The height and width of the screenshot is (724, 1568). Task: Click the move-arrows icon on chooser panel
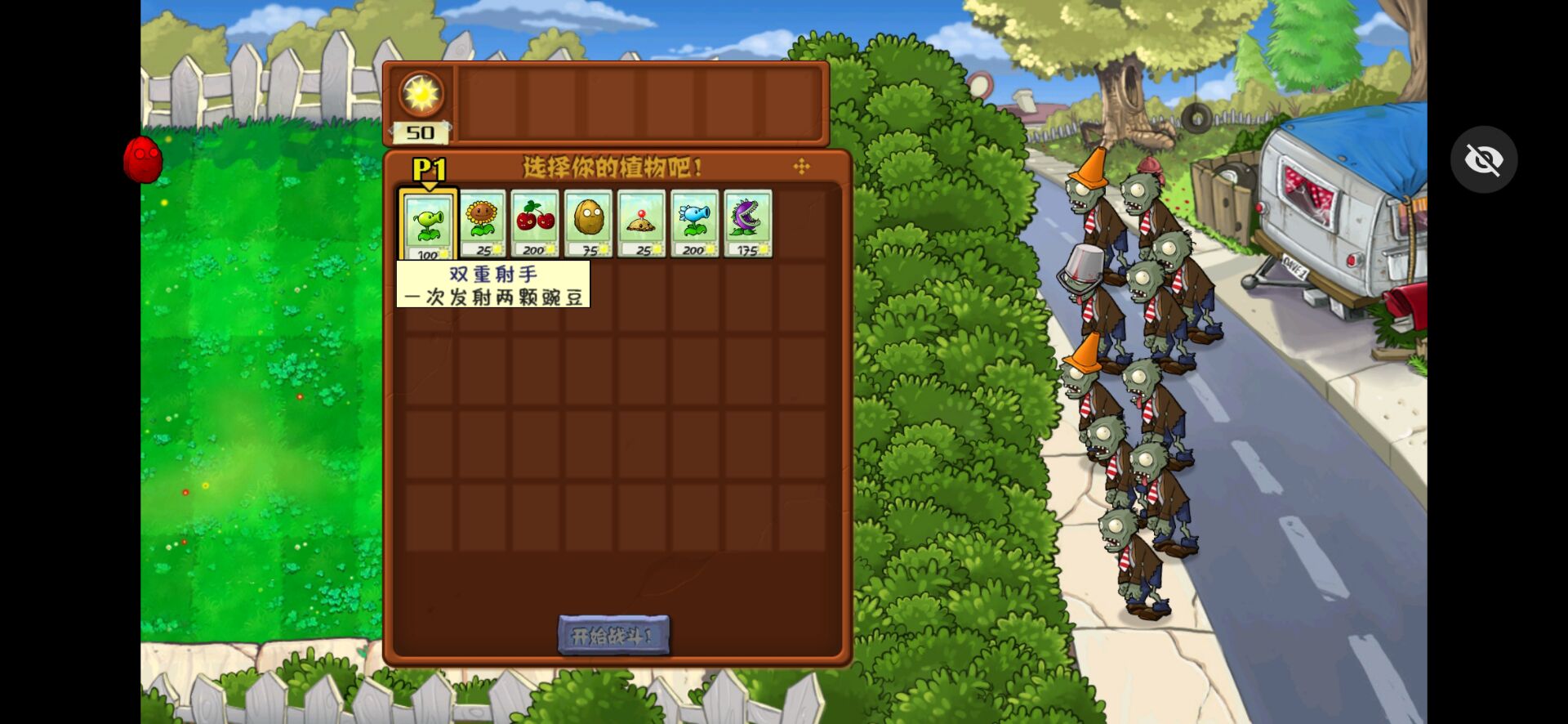(x=801, y=167)
